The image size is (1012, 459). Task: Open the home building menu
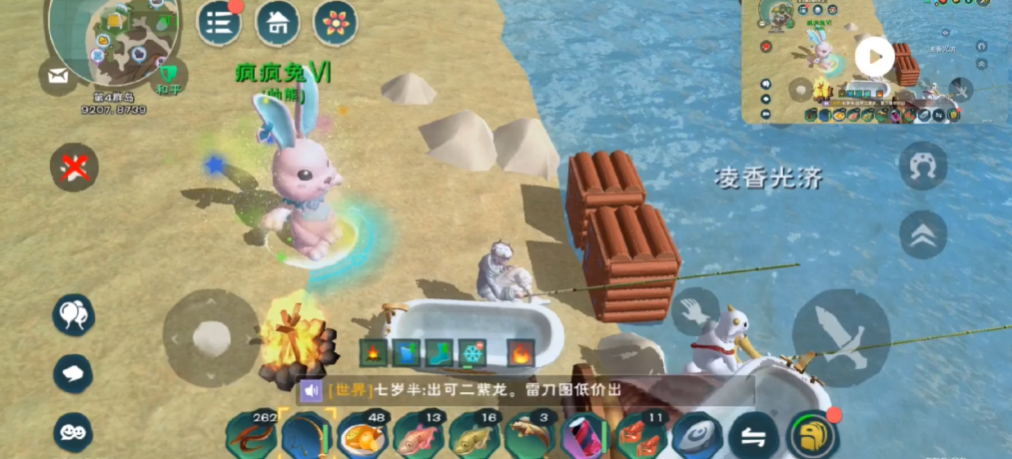[x=277, y=22]
